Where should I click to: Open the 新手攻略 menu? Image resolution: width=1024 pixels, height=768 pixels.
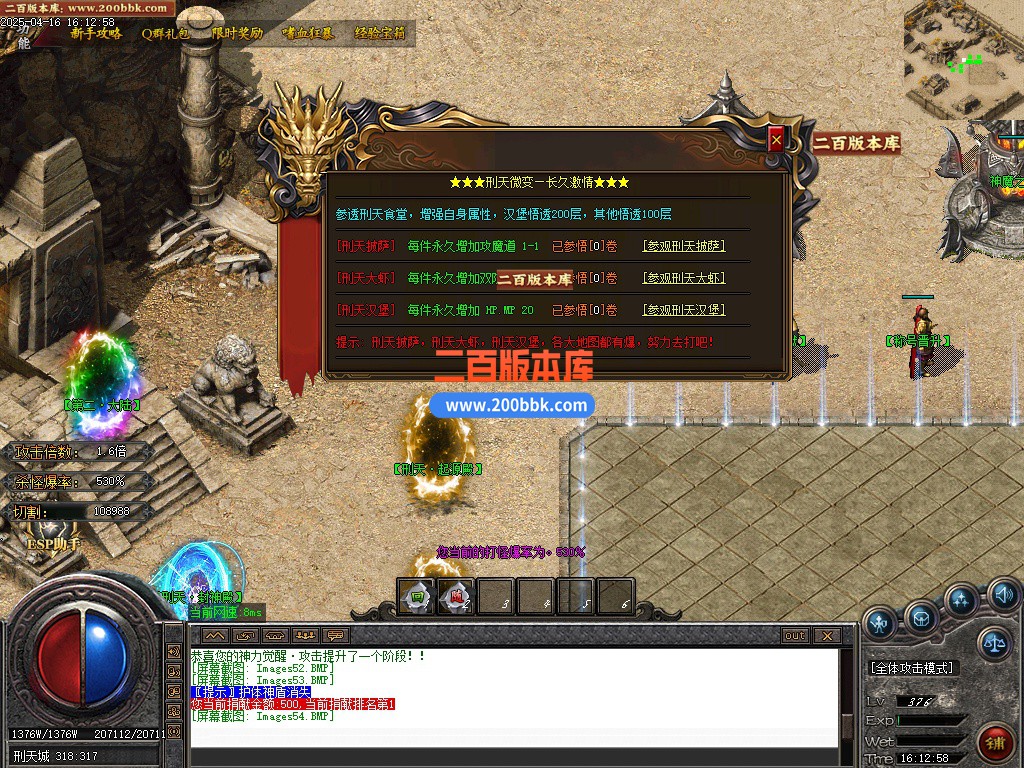pos(96,33)
